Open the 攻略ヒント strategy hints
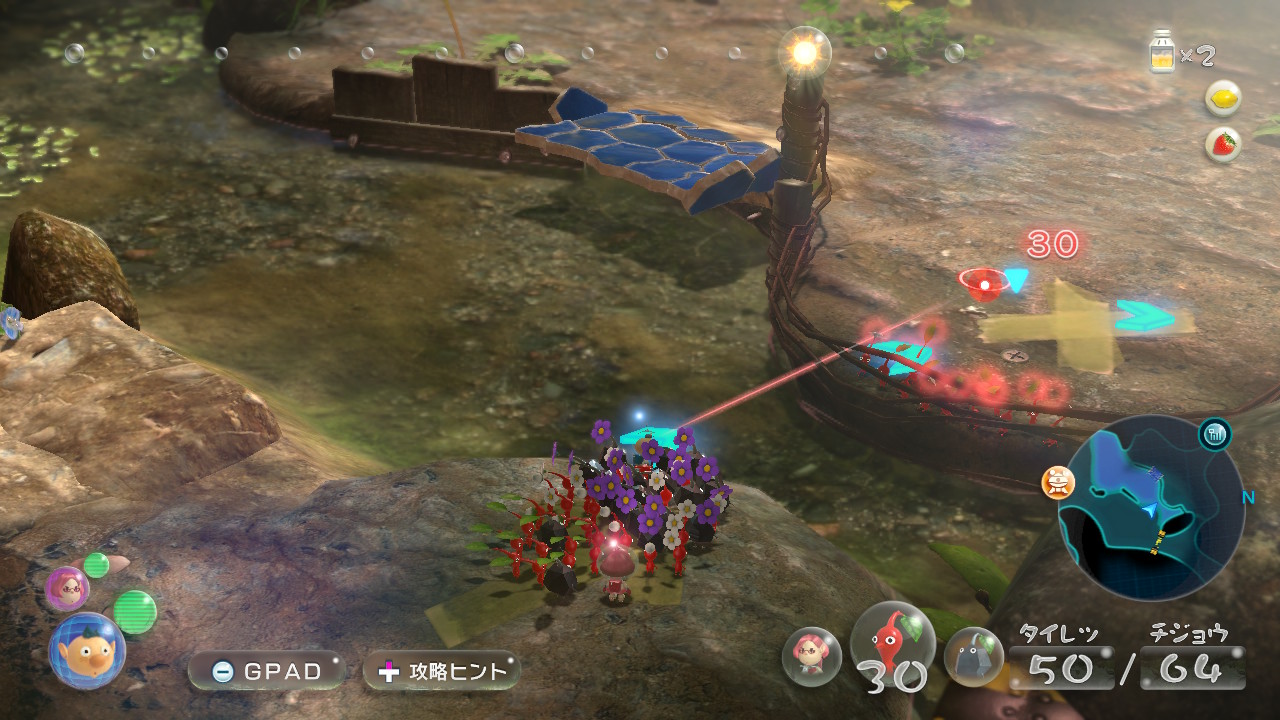This screenshot has width=1280, height=720. 441,671
